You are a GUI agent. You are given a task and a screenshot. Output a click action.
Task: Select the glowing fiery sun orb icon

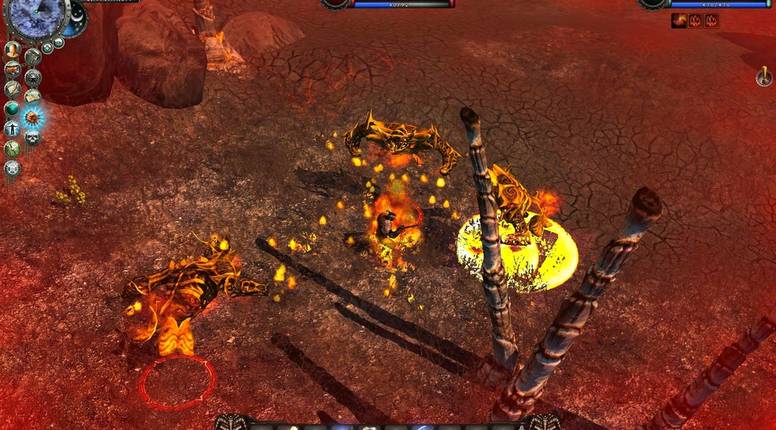tap(32, 116)
